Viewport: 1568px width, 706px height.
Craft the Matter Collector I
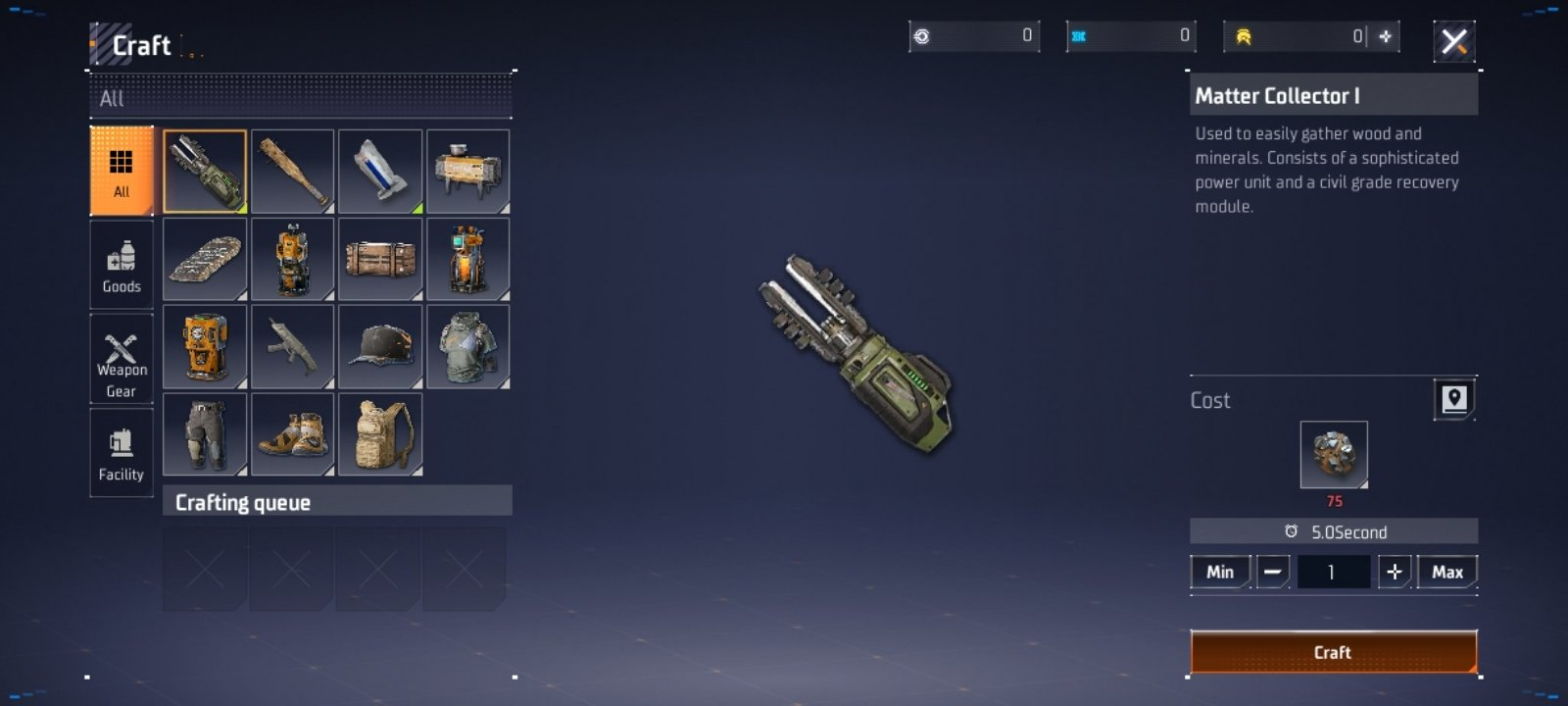pos(1333,652)
